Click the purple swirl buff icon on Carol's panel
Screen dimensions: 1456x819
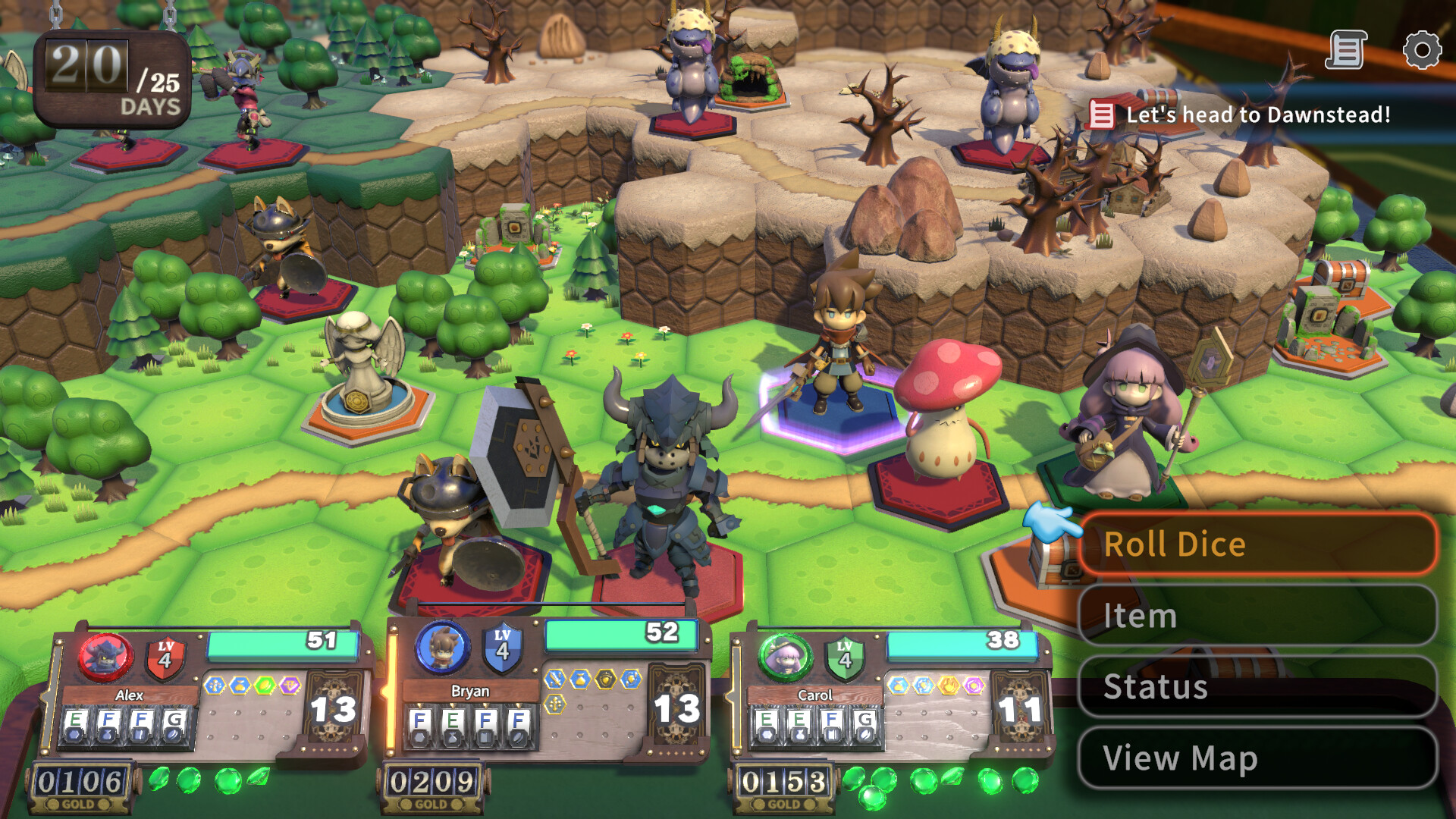(974, 685)
